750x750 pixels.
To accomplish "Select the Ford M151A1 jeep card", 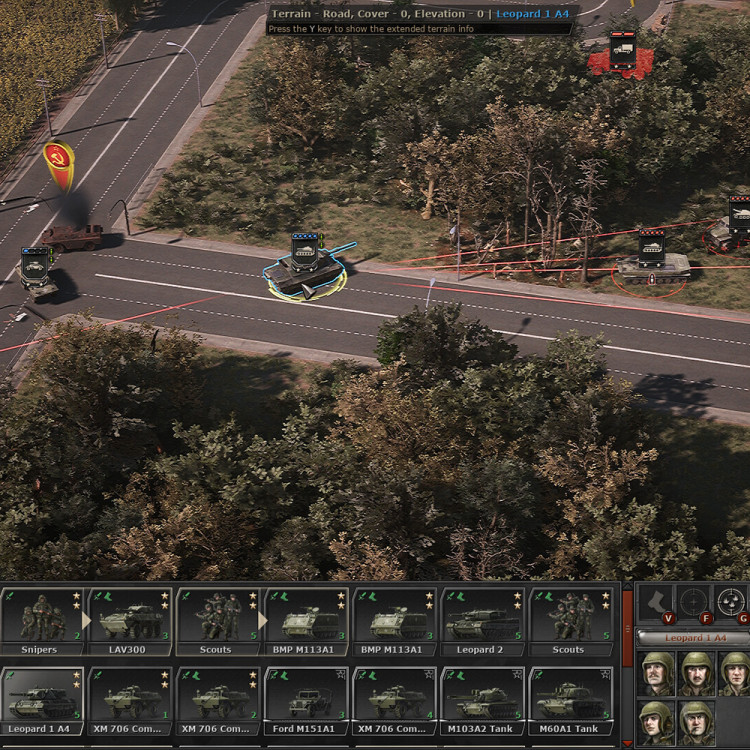I will coord(306,700).
